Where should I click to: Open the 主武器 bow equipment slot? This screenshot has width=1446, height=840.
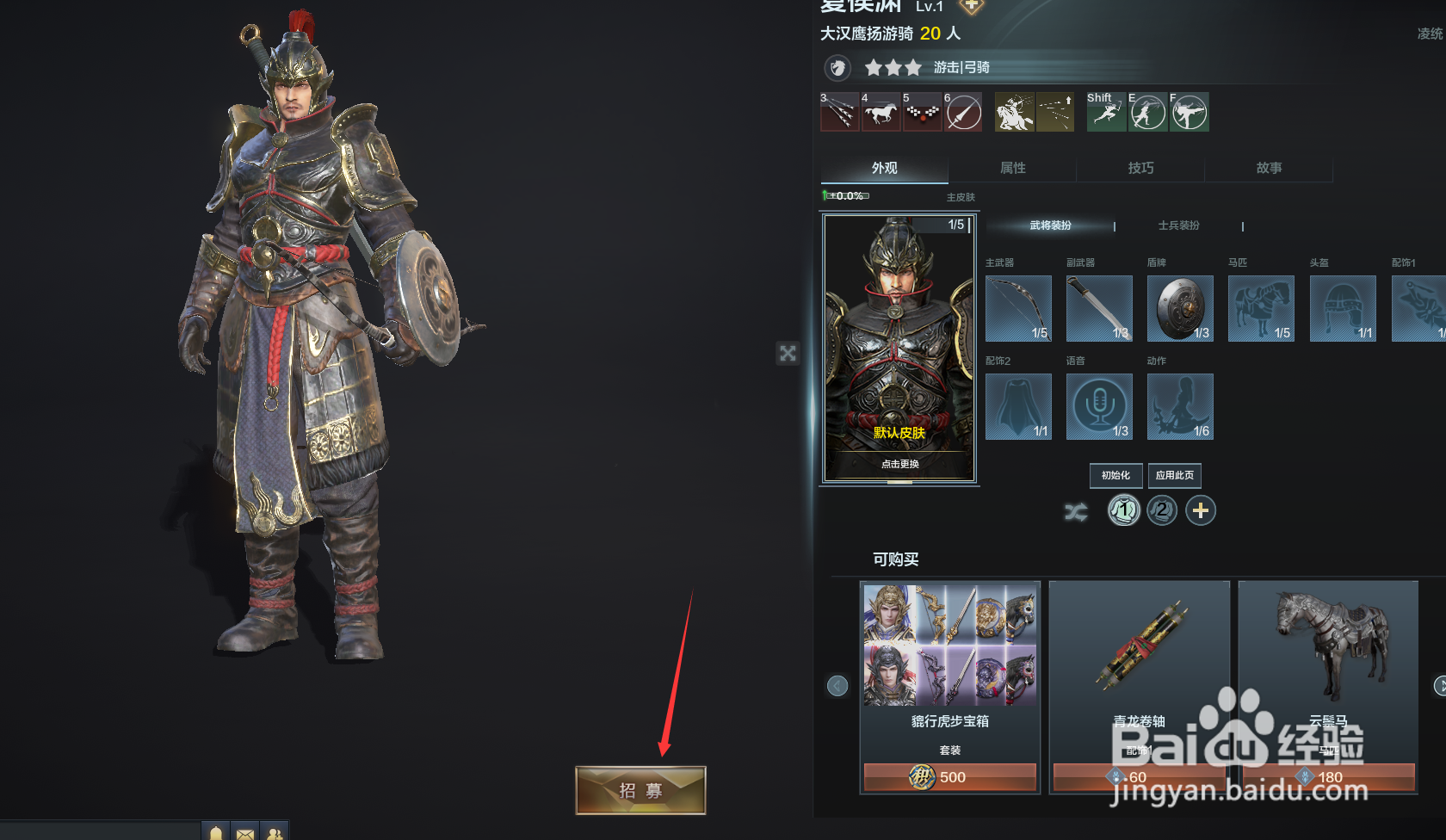point(1018,308)
